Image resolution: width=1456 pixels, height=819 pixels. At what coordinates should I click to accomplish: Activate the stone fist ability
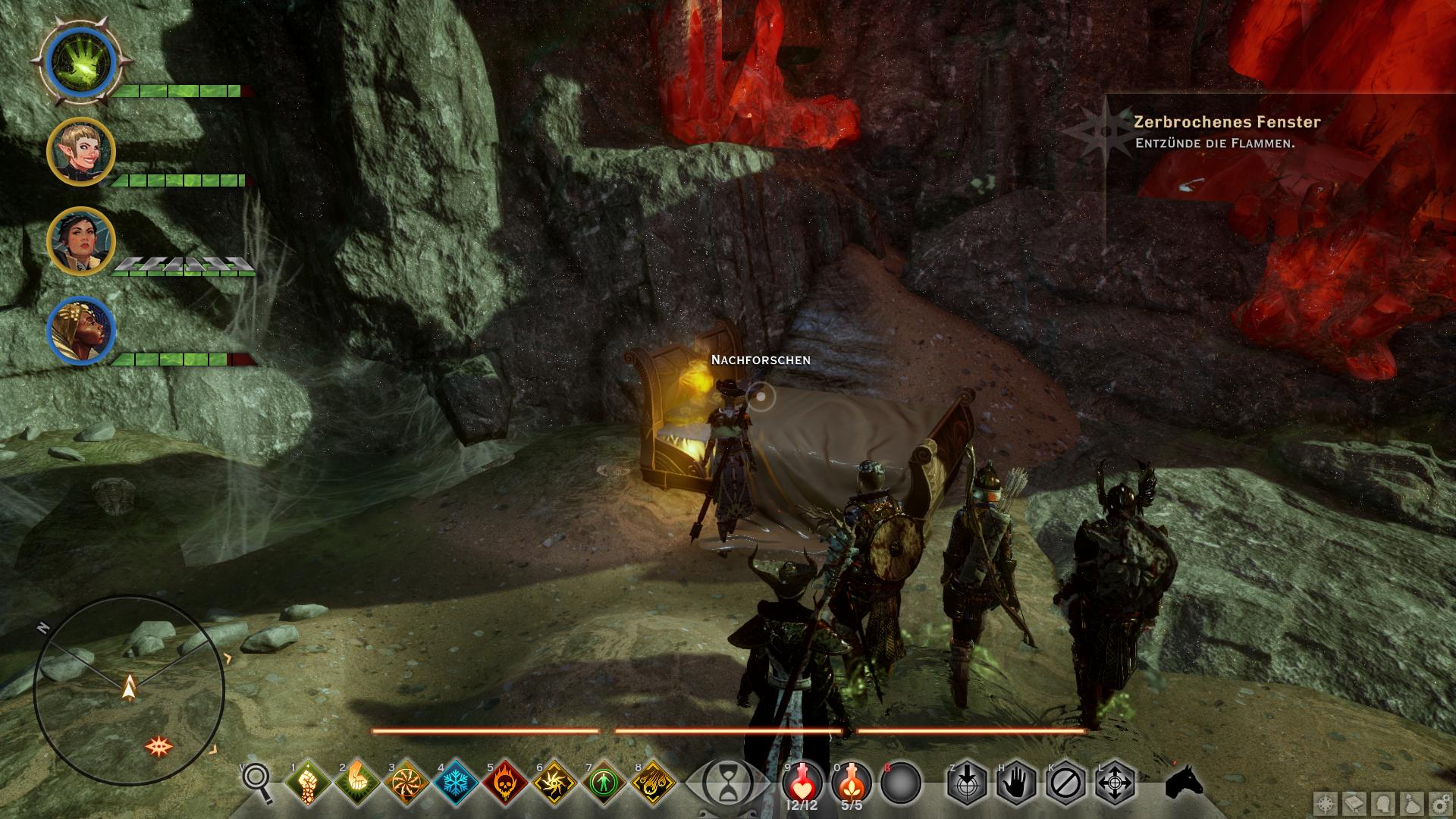click(309, 782)
